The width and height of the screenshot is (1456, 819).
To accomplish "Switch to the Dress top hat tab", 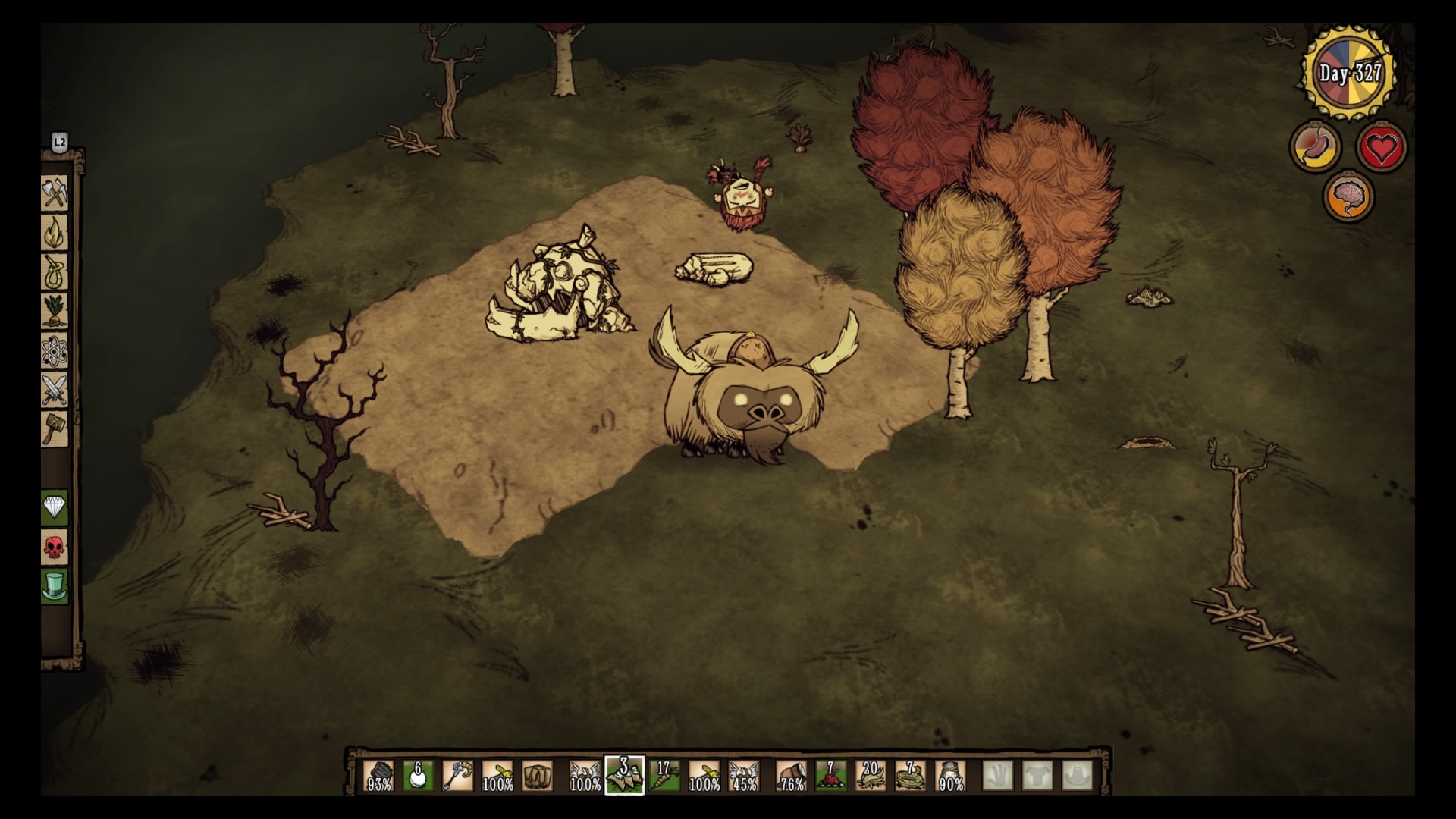I will (55, 586).
